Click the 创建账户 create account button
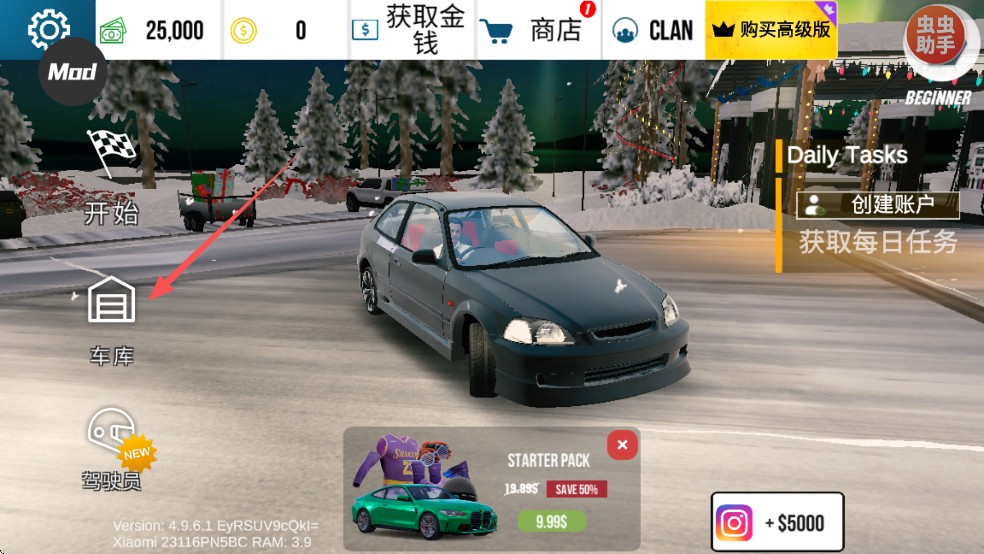This screenshot has height=554, width=984. (877, 205)
